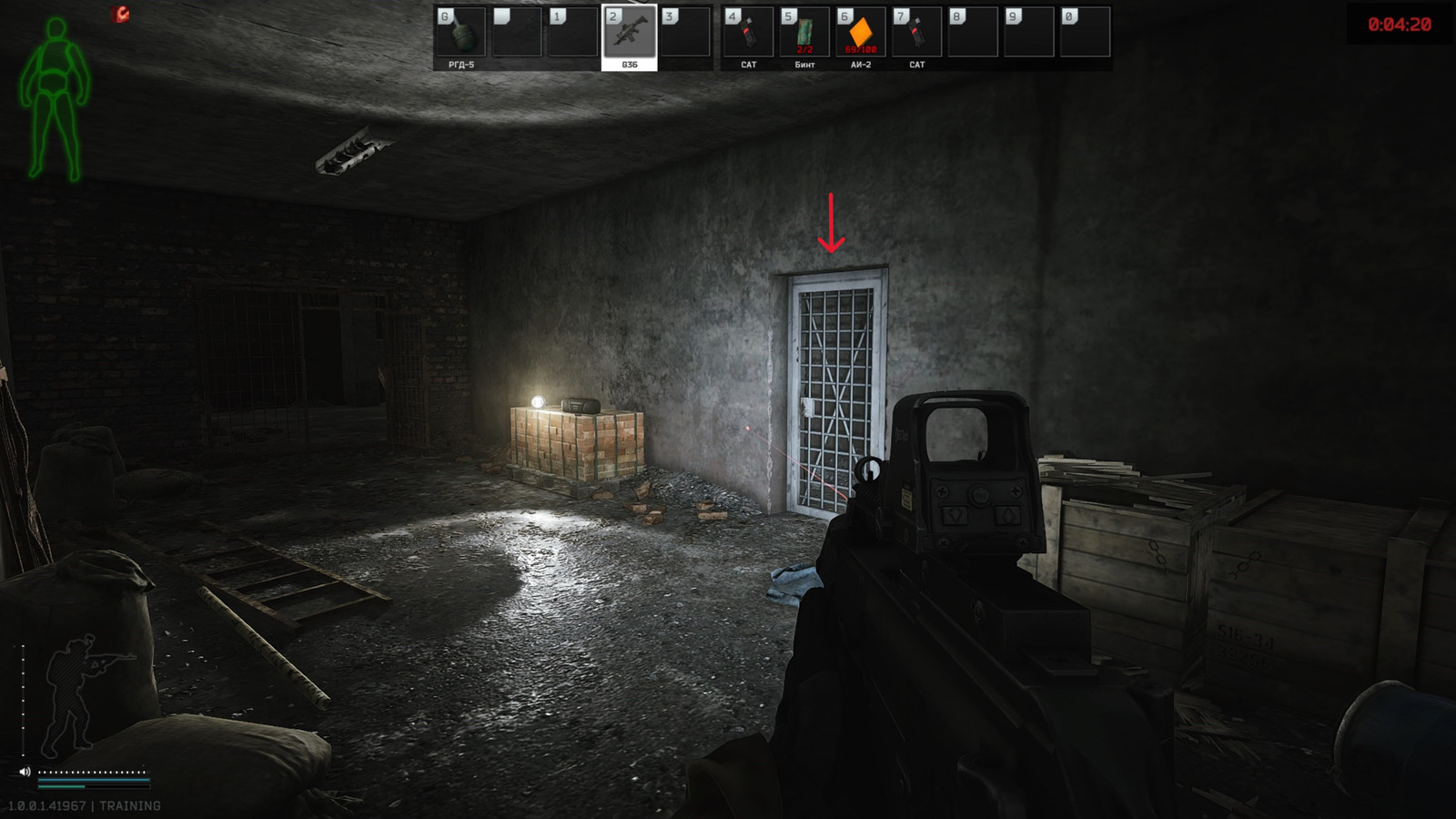Click the red status icon beside the health silhouette

118,13
